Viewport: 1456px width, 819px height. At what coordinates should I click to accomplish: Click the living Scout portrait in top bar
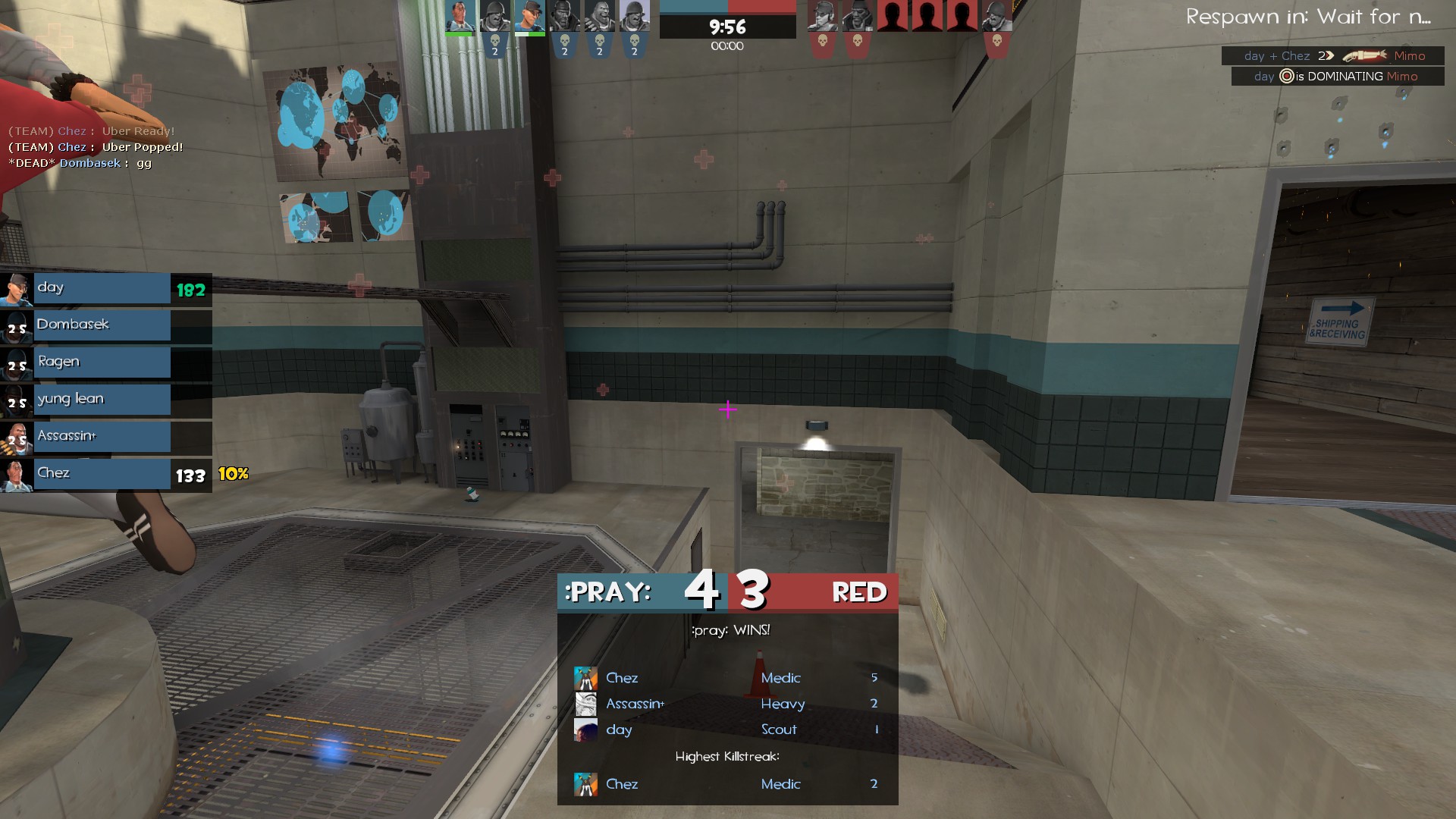click(x=529, y=17)
